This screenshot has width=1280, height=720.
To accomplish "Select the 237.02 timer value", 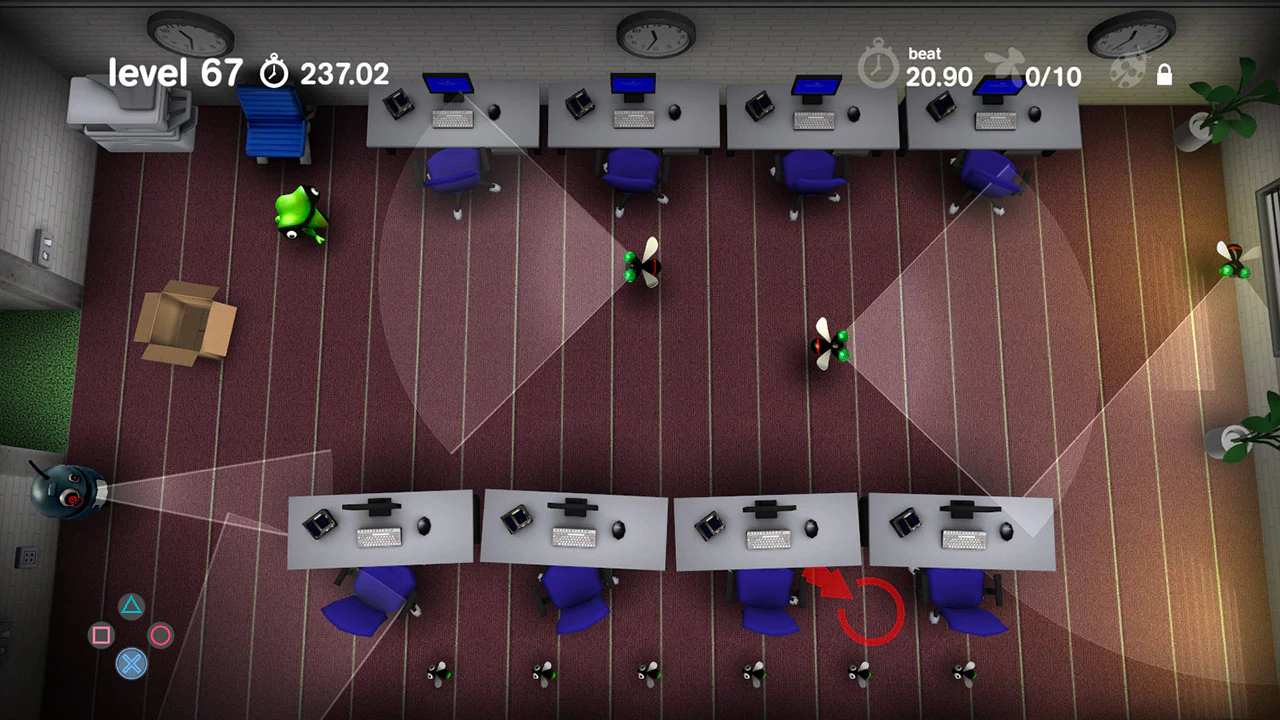I will point(345,73).
